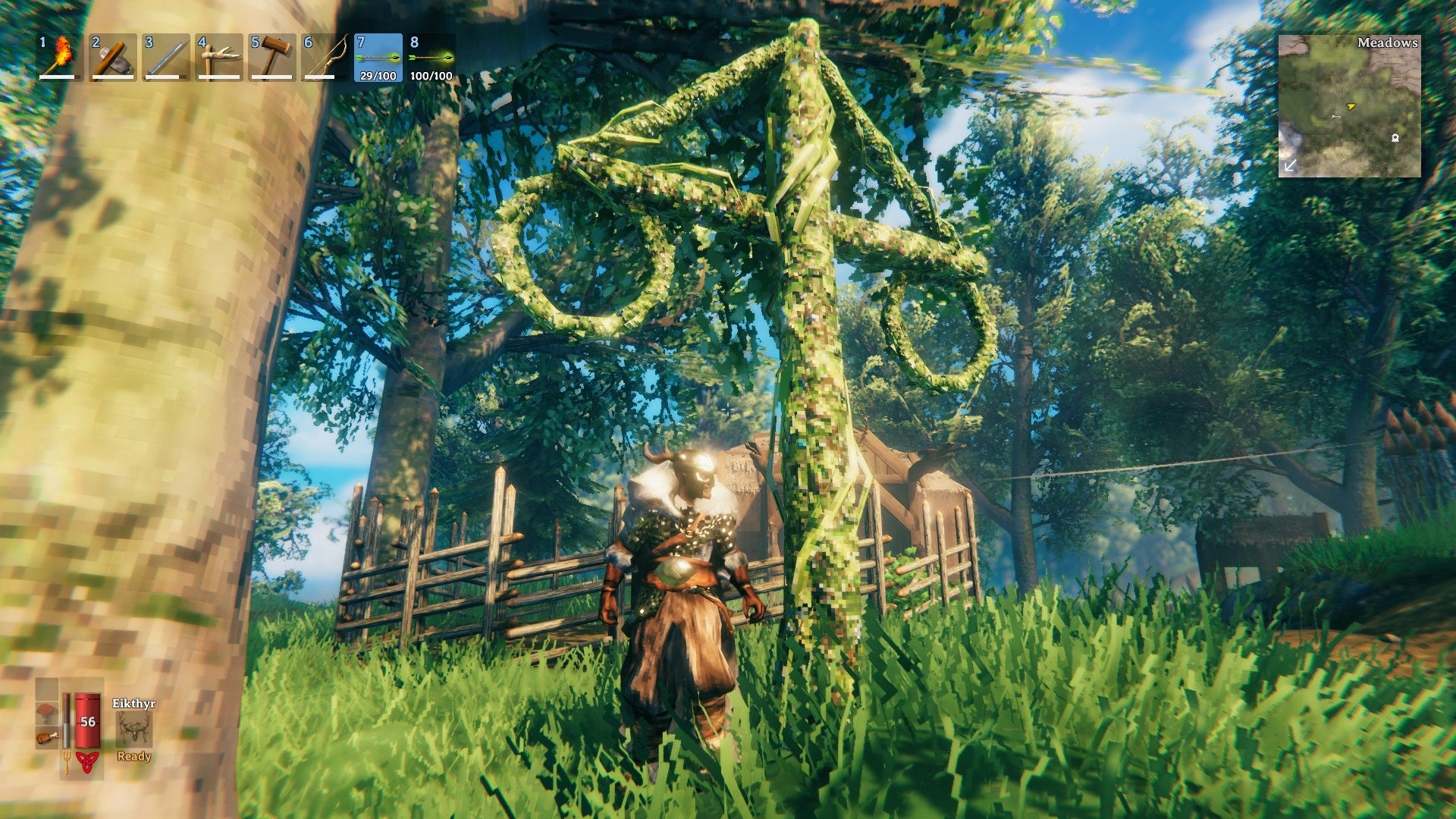Select the torch in hotbar slot 1
This screenshot has height=819, width=1456.
click(x=60, y=57)
